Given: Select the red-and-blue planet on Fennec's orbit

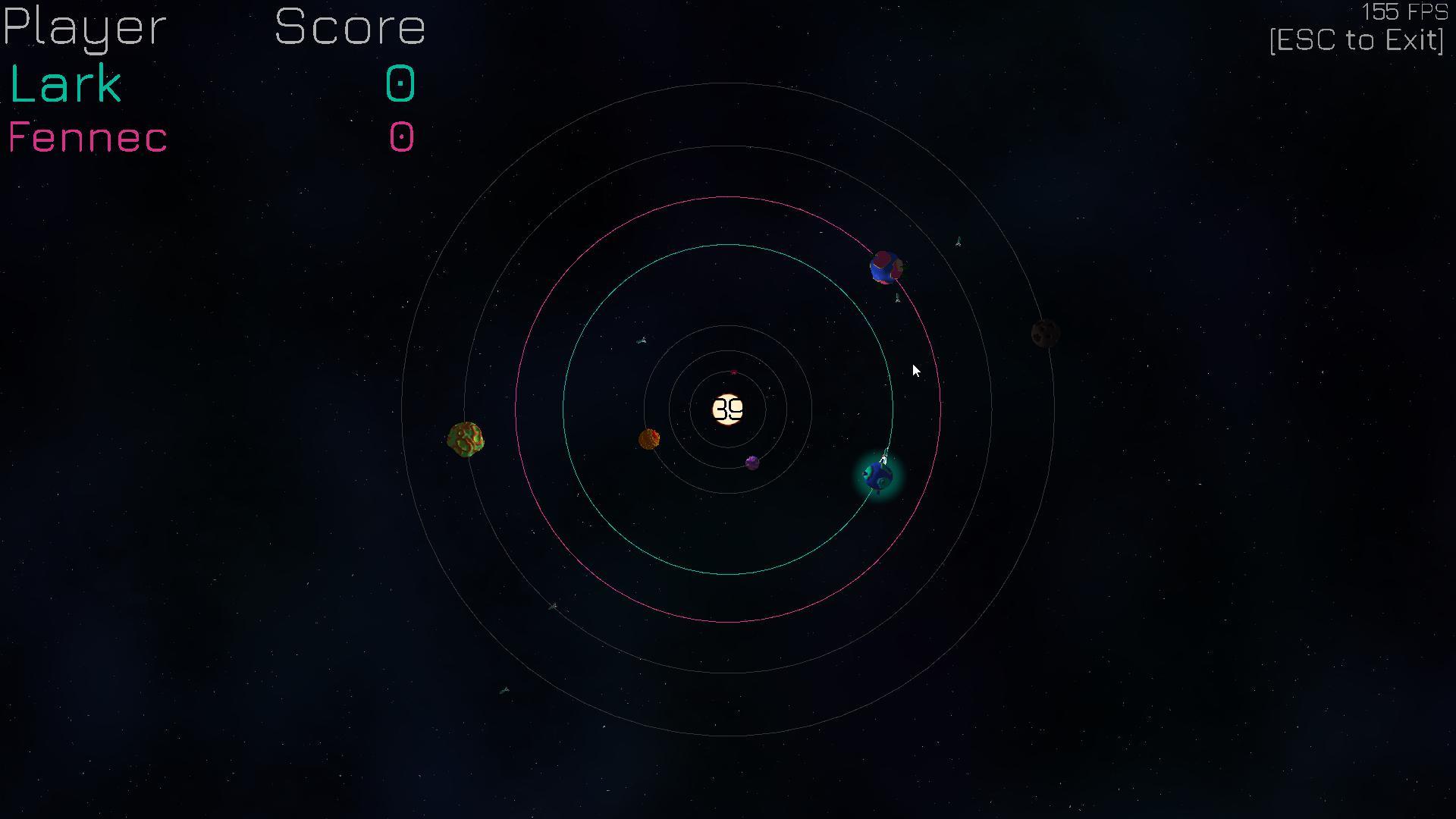Looking at the screenshot, I should [x=885, y=267].
